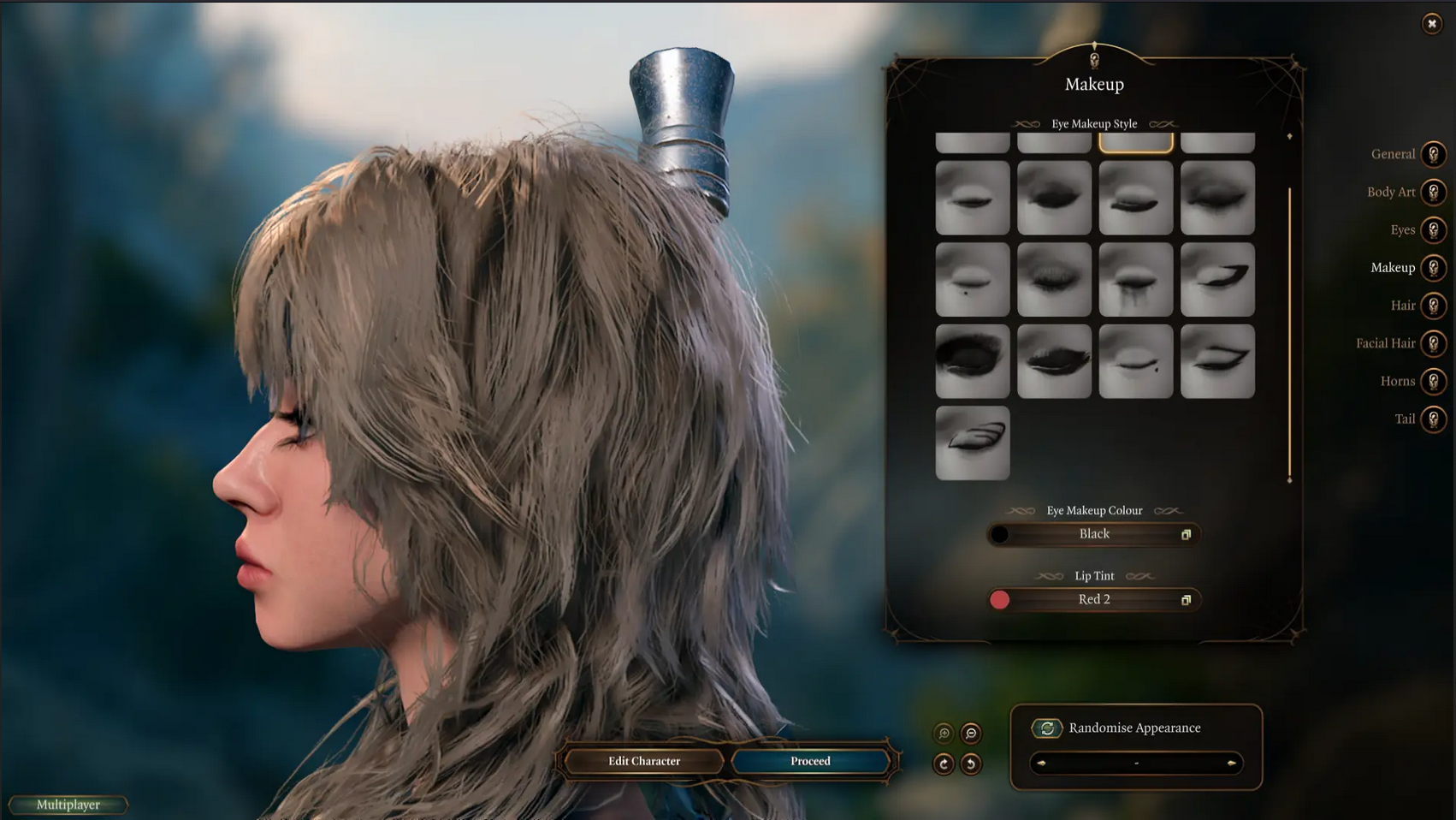Viewport: 1456px width, 820px height.
Task: Pick the feathered wing eye makeup style
Action: 973,443
